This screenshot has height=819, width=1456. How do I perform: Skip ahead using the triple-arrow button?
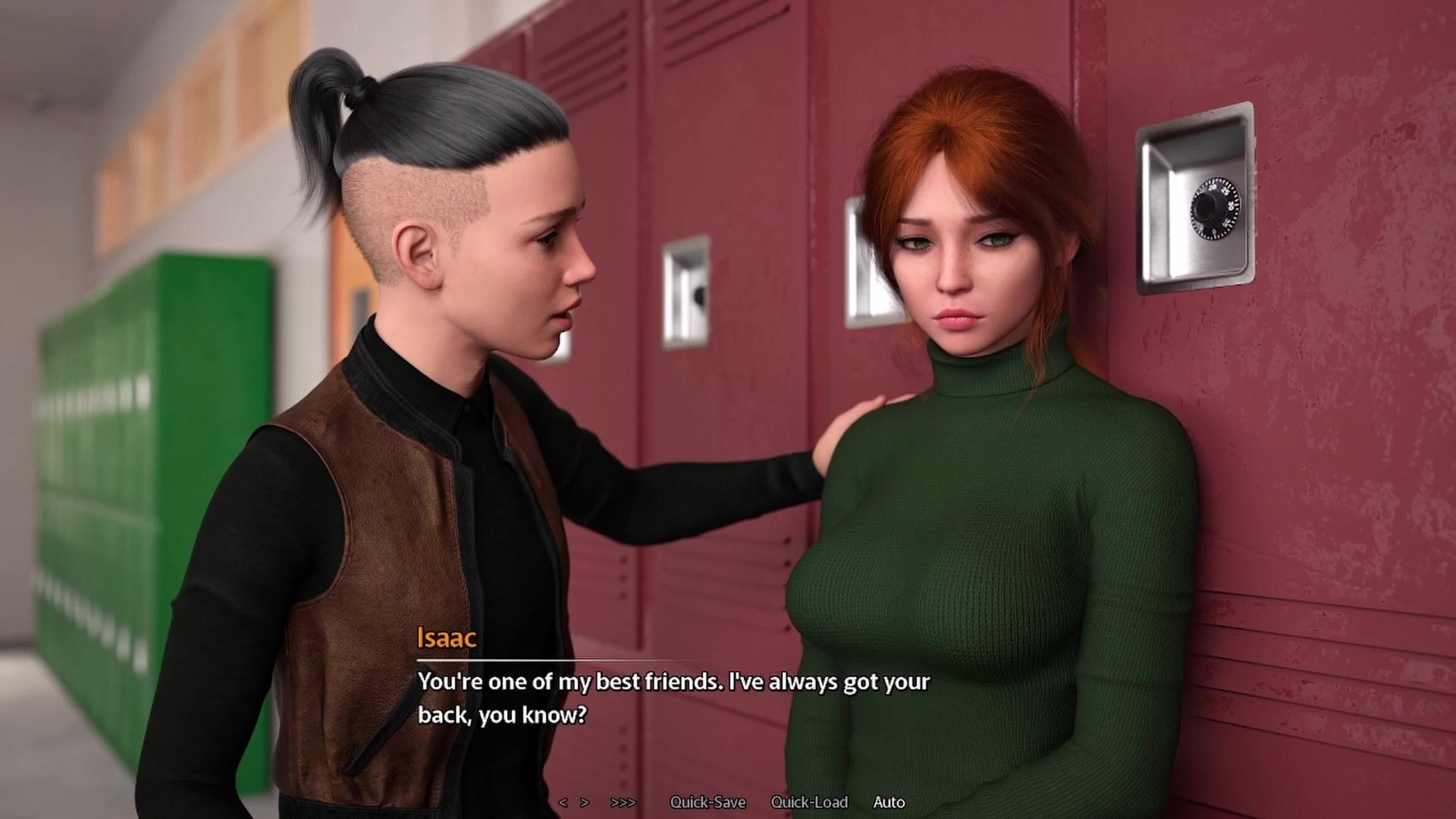click(x=623, y=802)
